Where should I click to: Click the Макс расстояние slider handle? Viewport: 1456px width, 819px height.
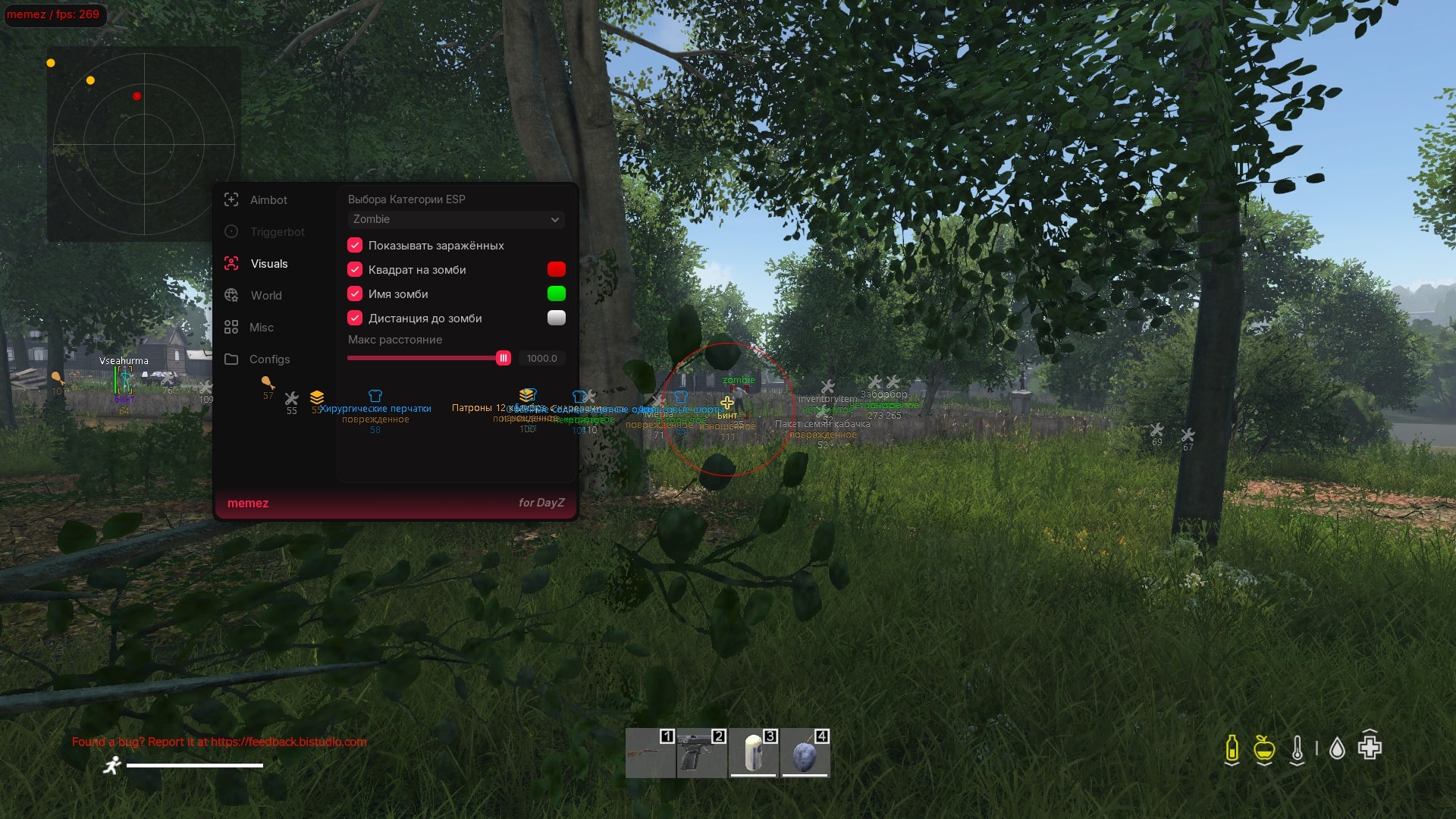[503, 358]
